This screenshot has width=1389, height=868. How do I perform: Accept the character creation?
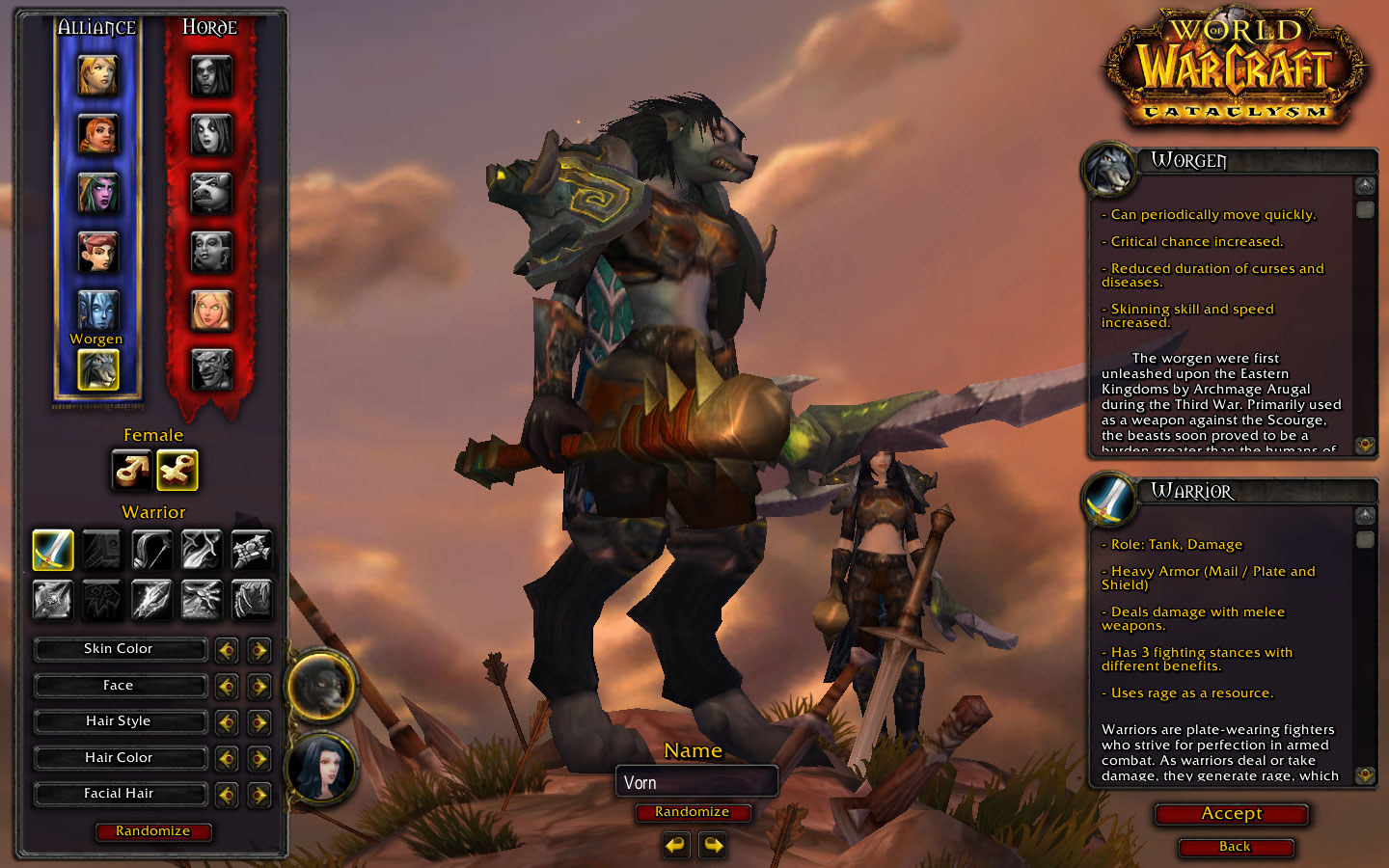(x=1231, y=814)
